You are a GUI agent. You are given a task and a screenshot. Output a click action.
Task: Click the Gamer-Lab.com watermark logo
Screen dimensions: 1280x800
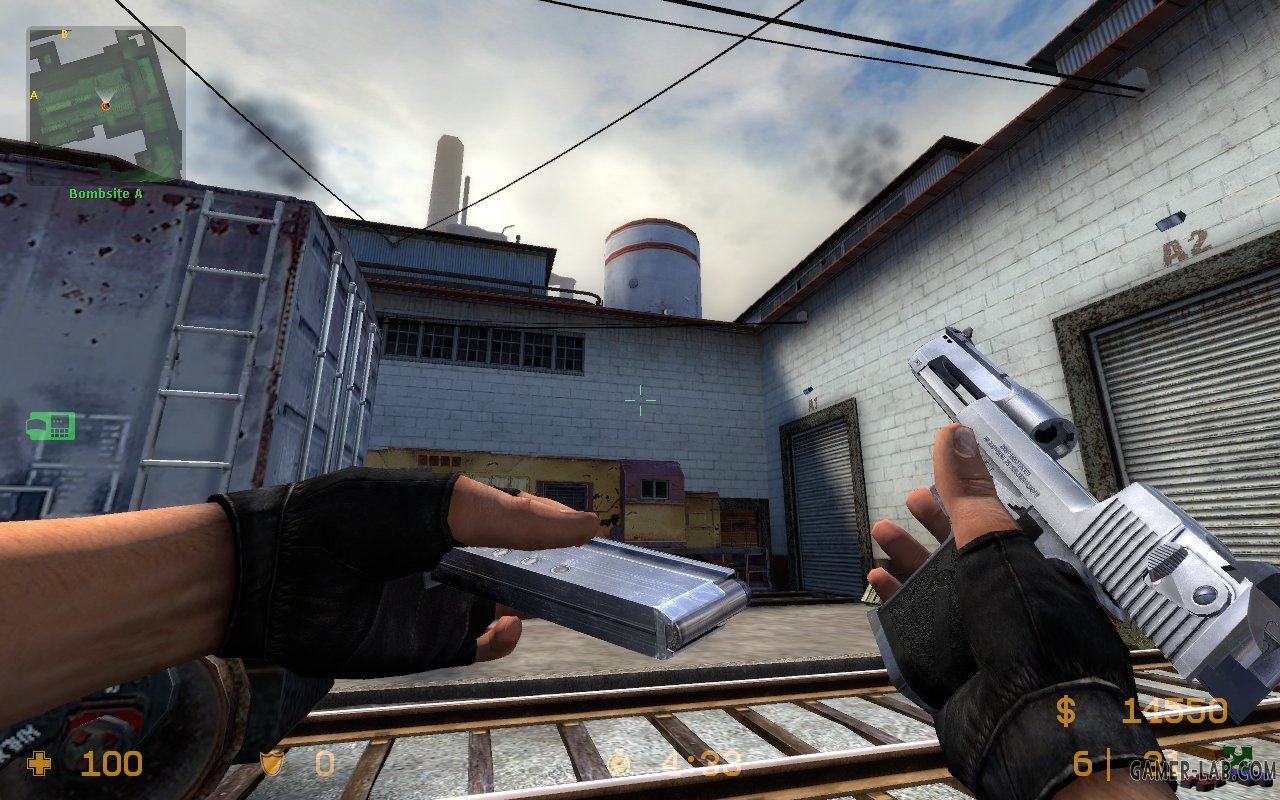[x=1202, y=770]
